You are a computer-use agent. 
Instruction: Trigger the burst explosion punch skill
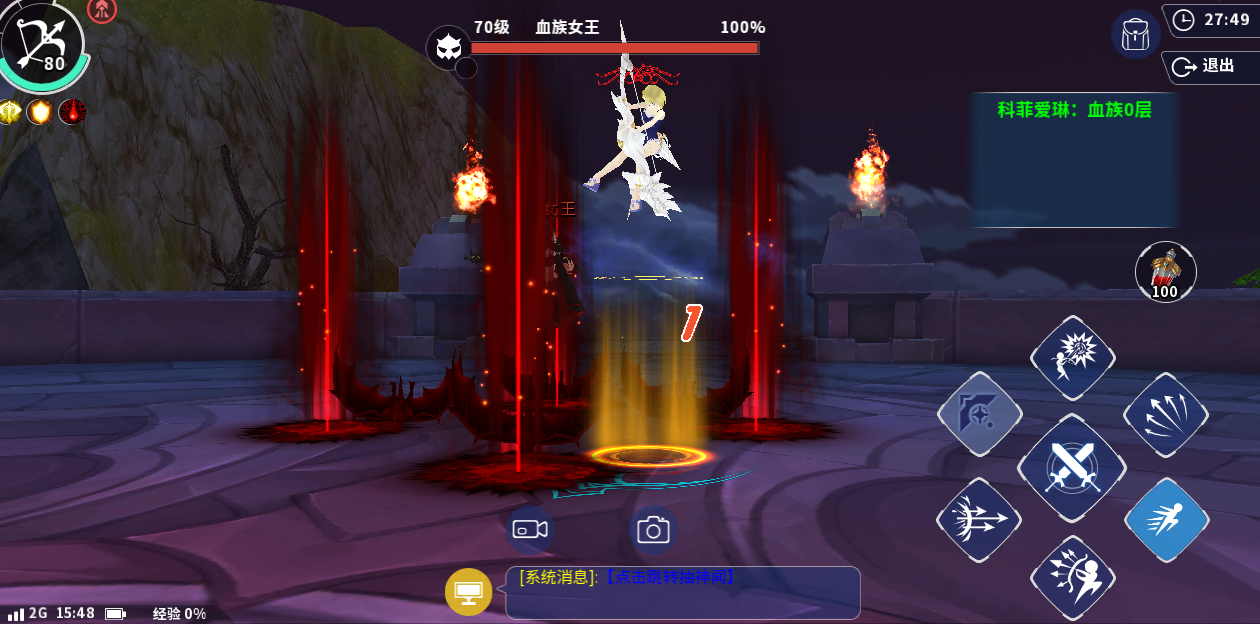1072,359
